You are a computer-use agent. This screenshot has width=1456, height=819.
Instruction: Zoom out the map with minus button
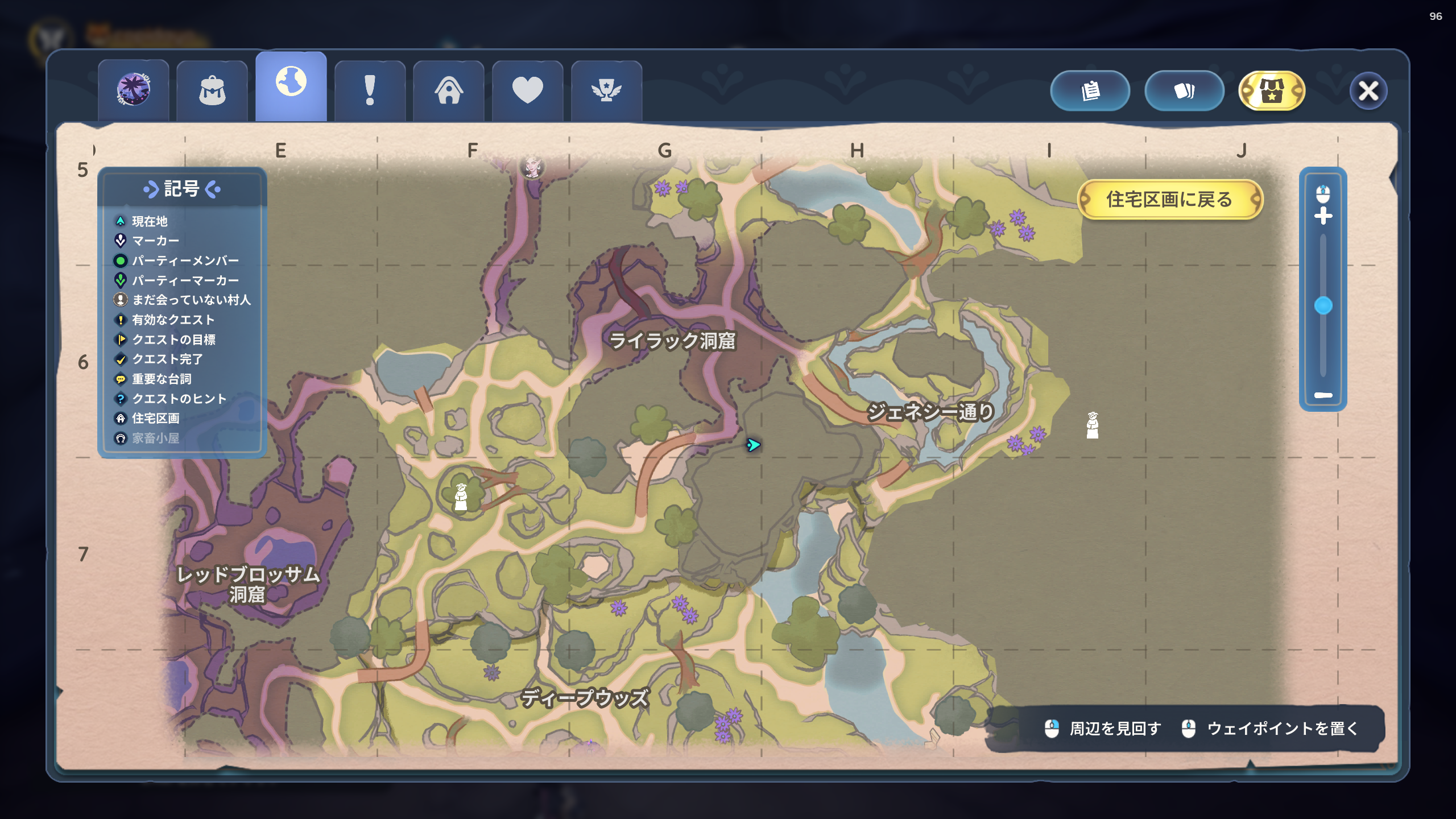point(1323,395)
